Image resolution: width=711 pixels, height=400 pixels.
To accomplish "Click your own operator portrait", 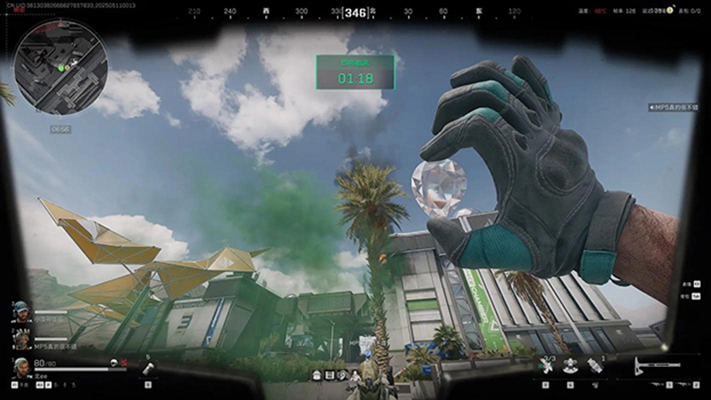I will [20, 368].
